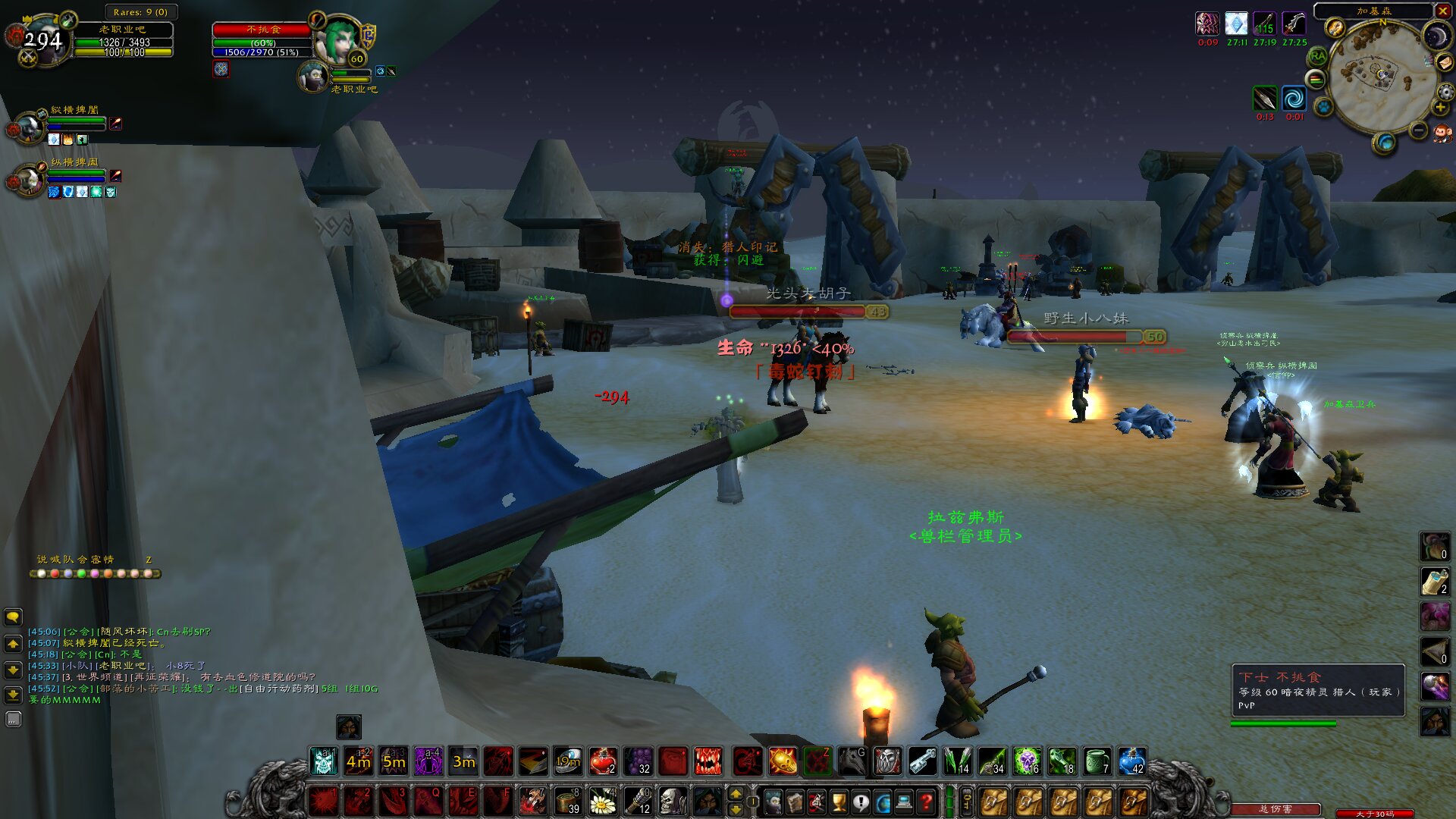1456x819 pixels.
Task: Click the green RA addon button by the minimap
Action: point(1318,55)
